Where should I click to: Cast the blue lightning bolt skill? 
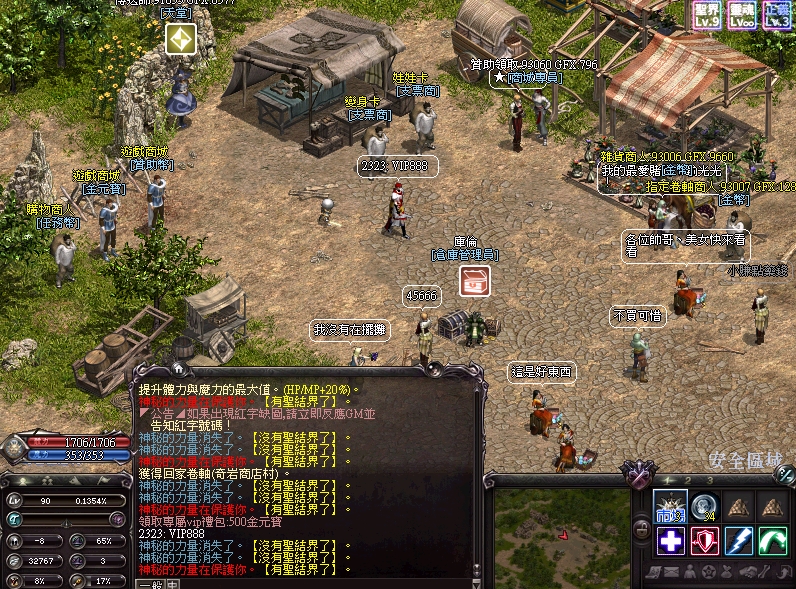coord(738,541)
